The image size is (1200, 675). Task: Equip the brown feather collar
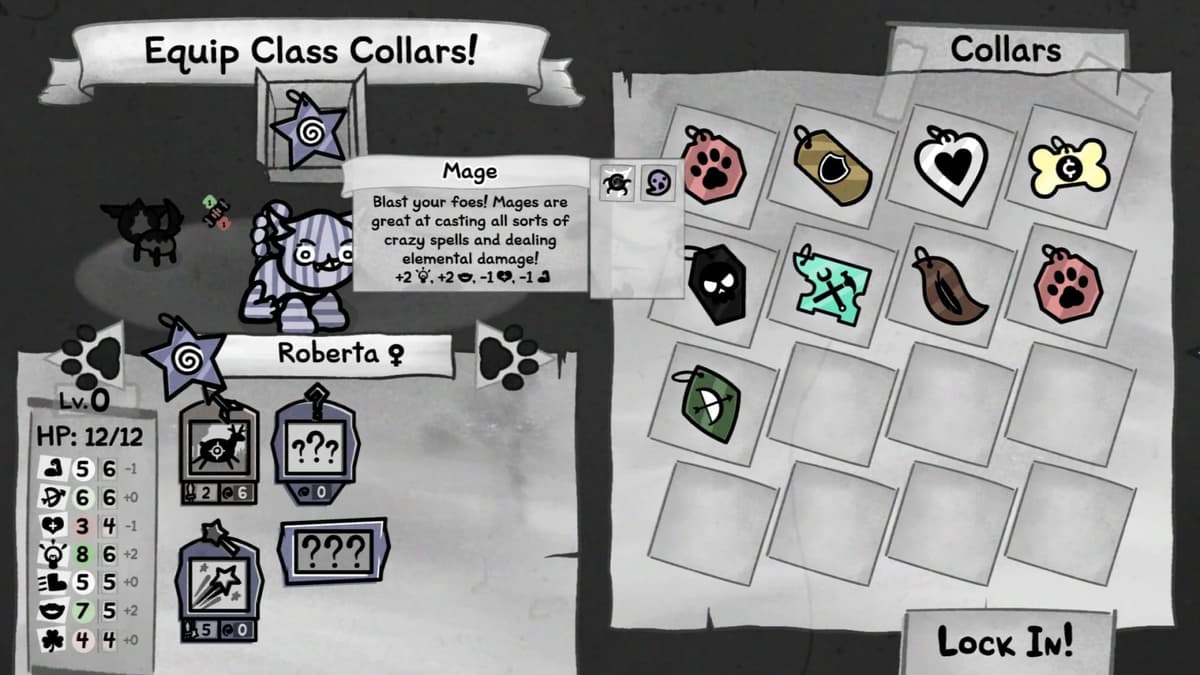951,283
